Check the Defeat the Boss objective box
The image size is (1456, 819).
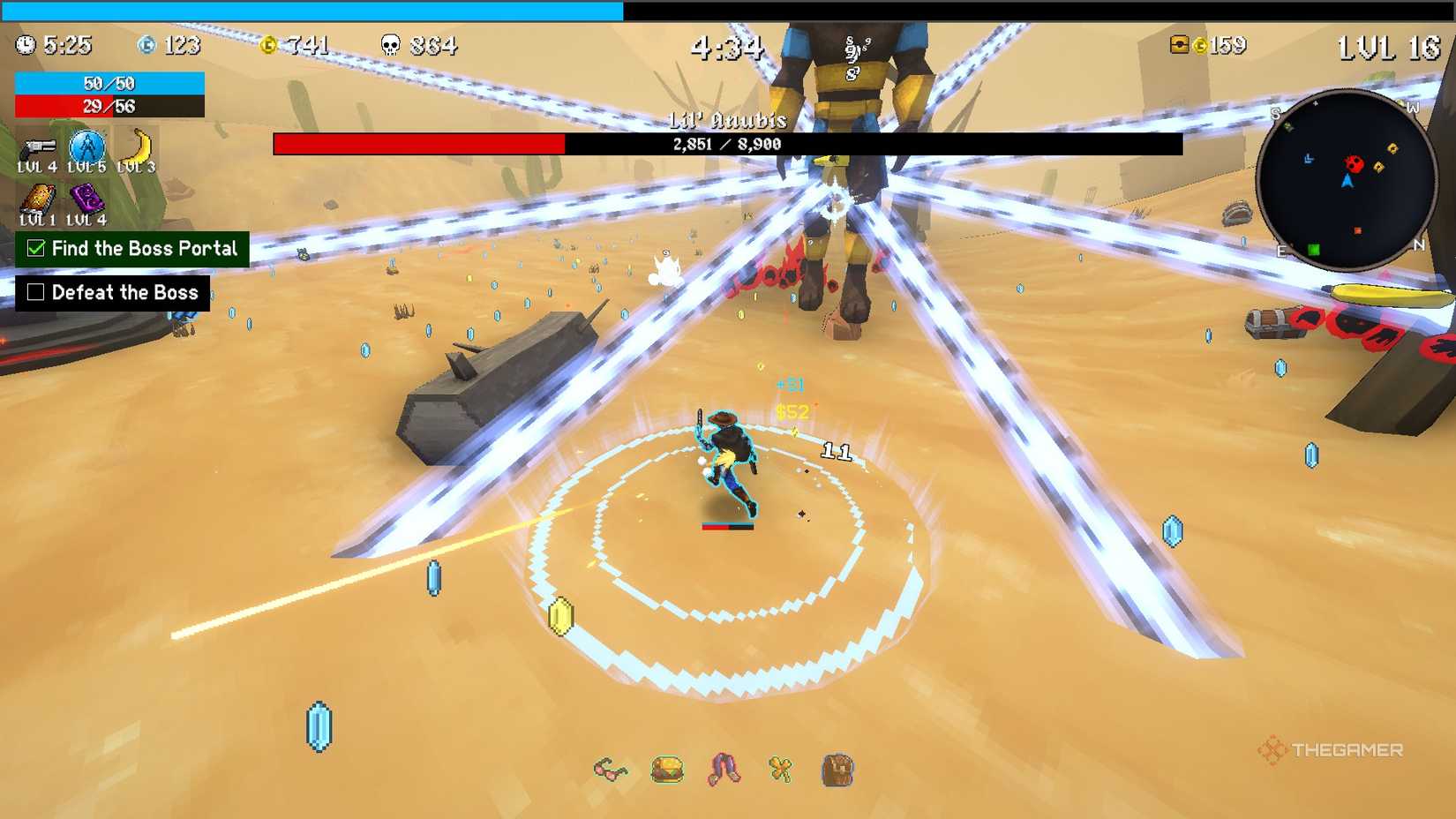pyautogui.click(x=36, y=292)
